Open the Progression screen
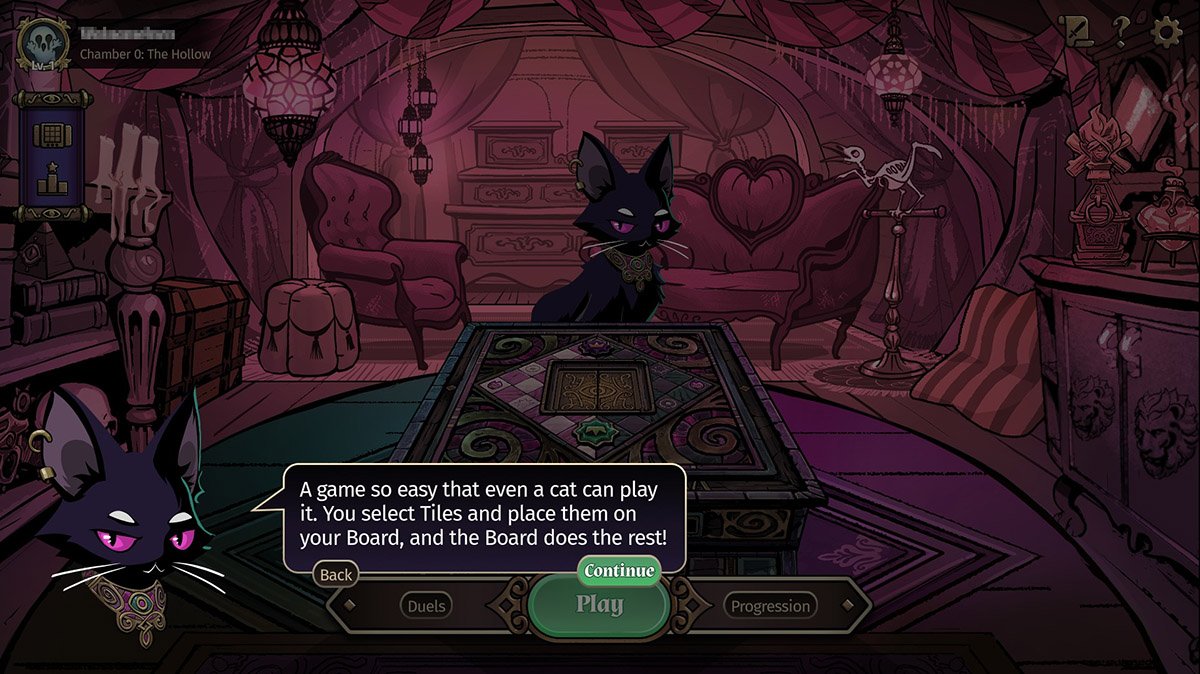The image size is (1200, 674). click(769, 605)
